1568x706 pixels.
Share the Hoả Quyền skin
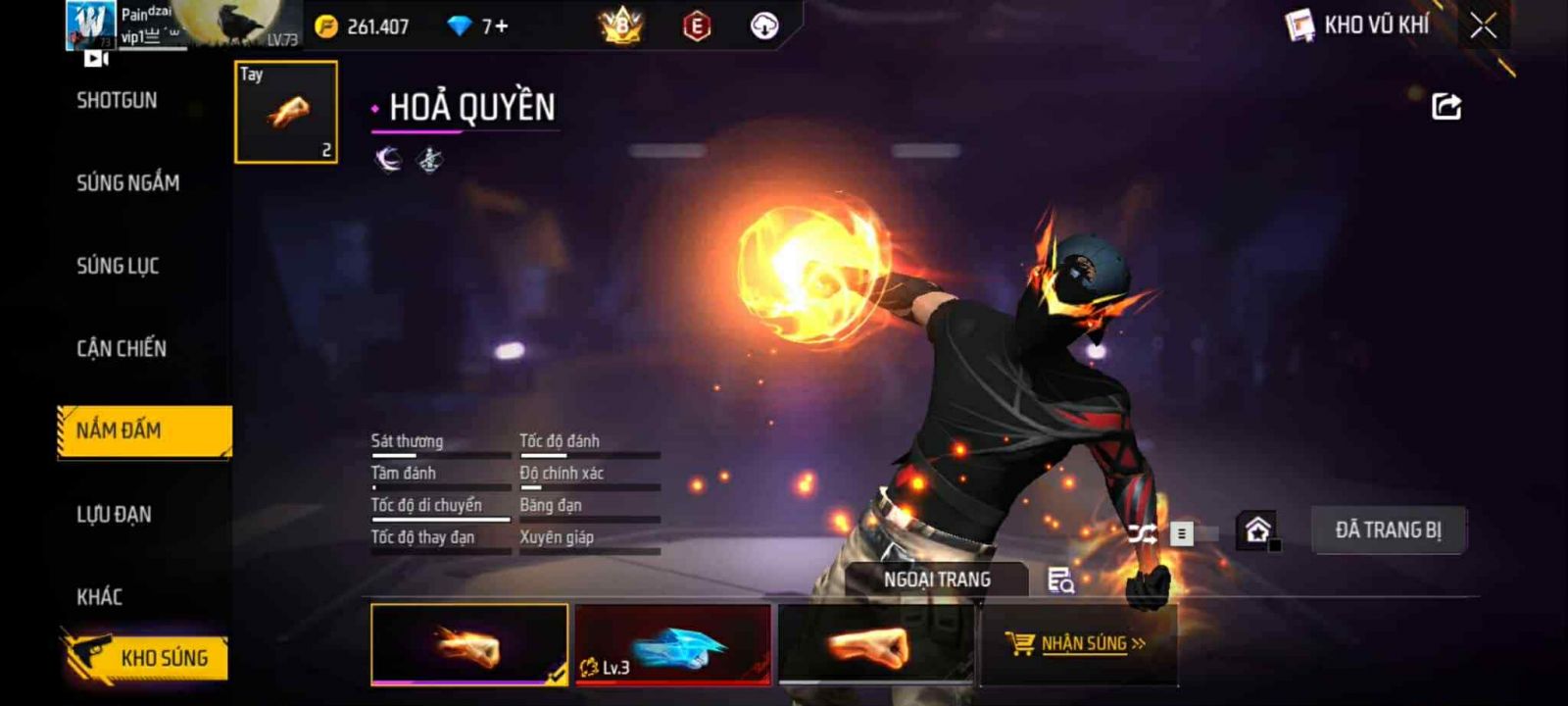[x=1445, y=106]
